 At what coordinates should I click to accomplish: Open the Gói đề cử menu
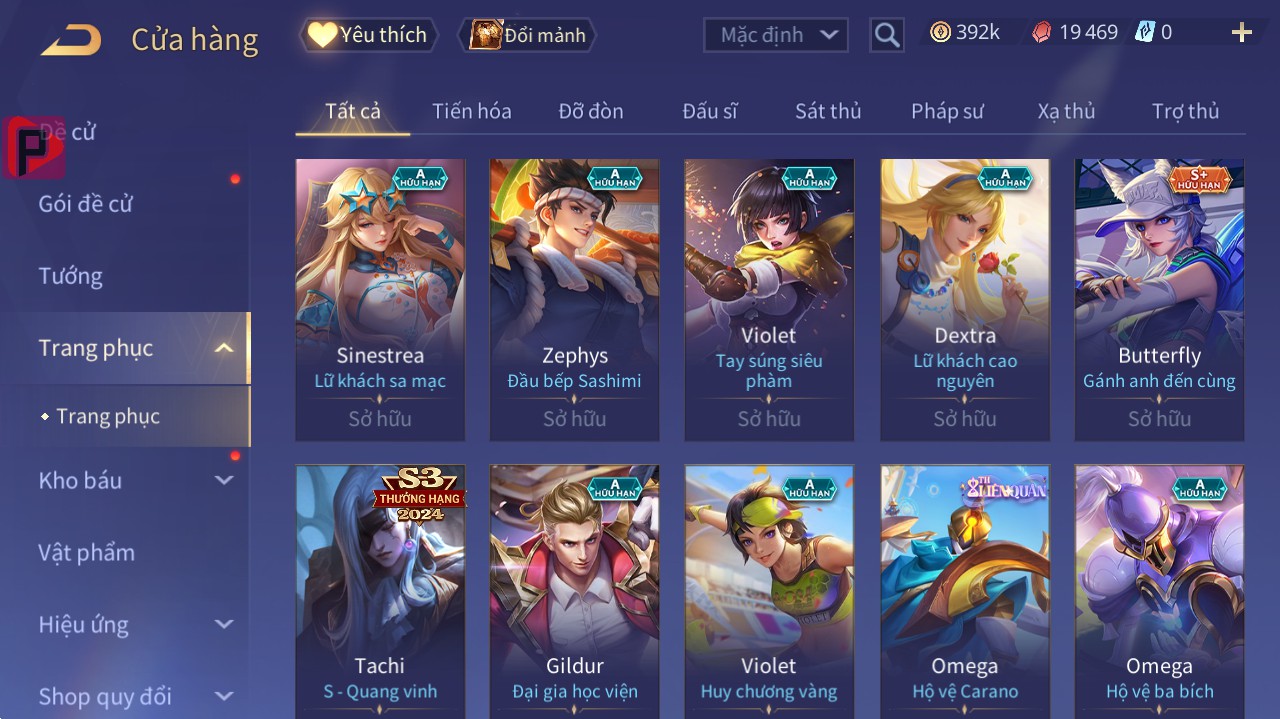click(86, 204)
